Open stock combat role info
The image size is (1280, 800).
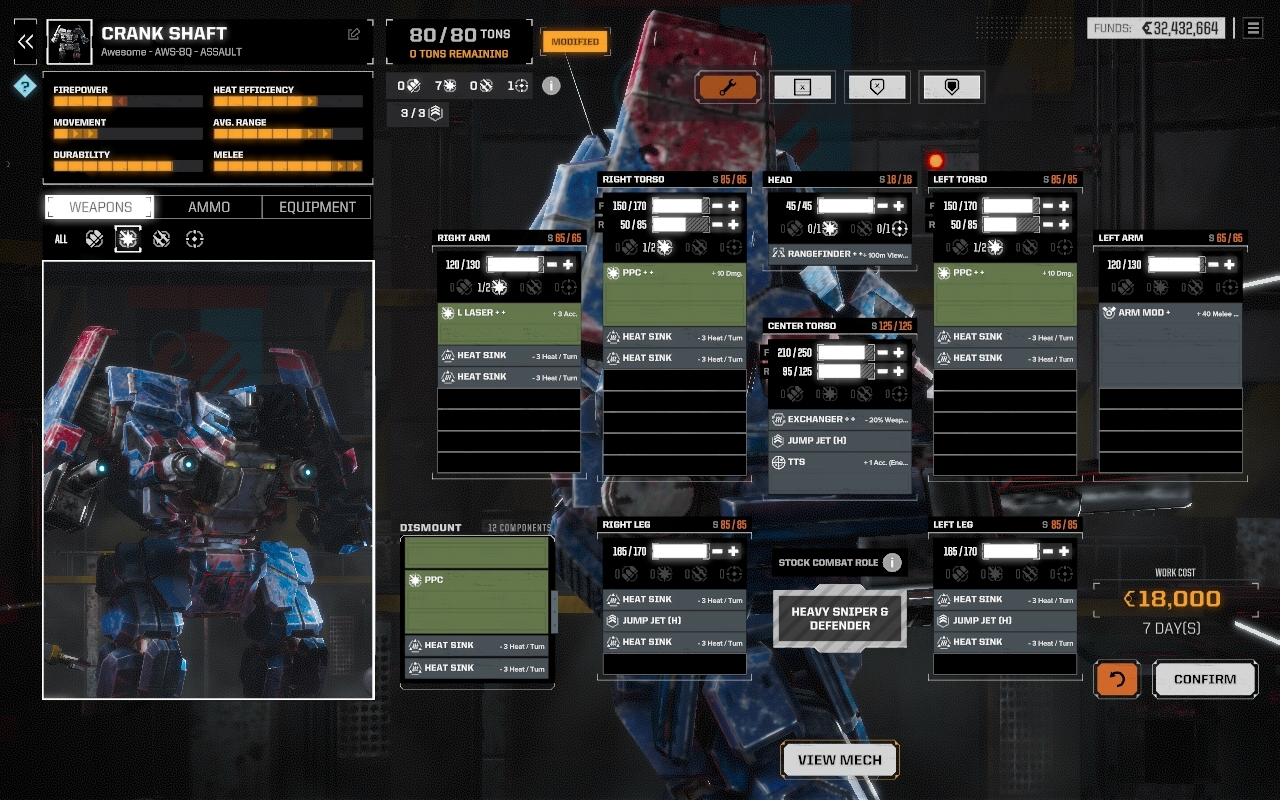892,562
